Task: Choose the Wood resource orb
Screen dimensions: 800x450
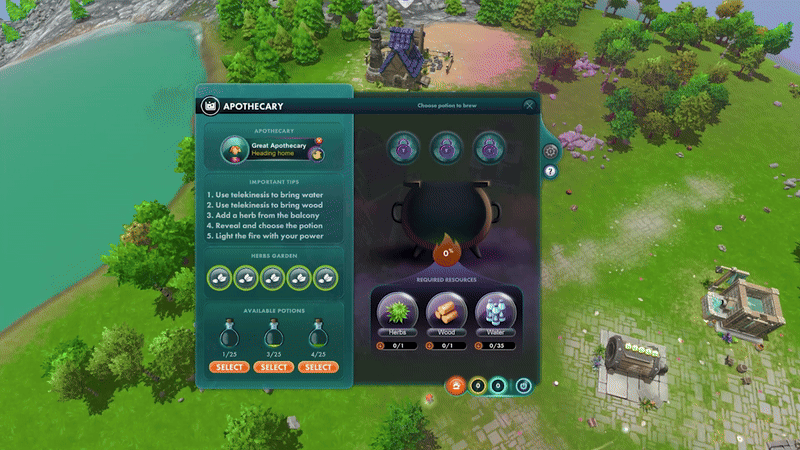Action: pyautogui.click(x=446, y=309)
